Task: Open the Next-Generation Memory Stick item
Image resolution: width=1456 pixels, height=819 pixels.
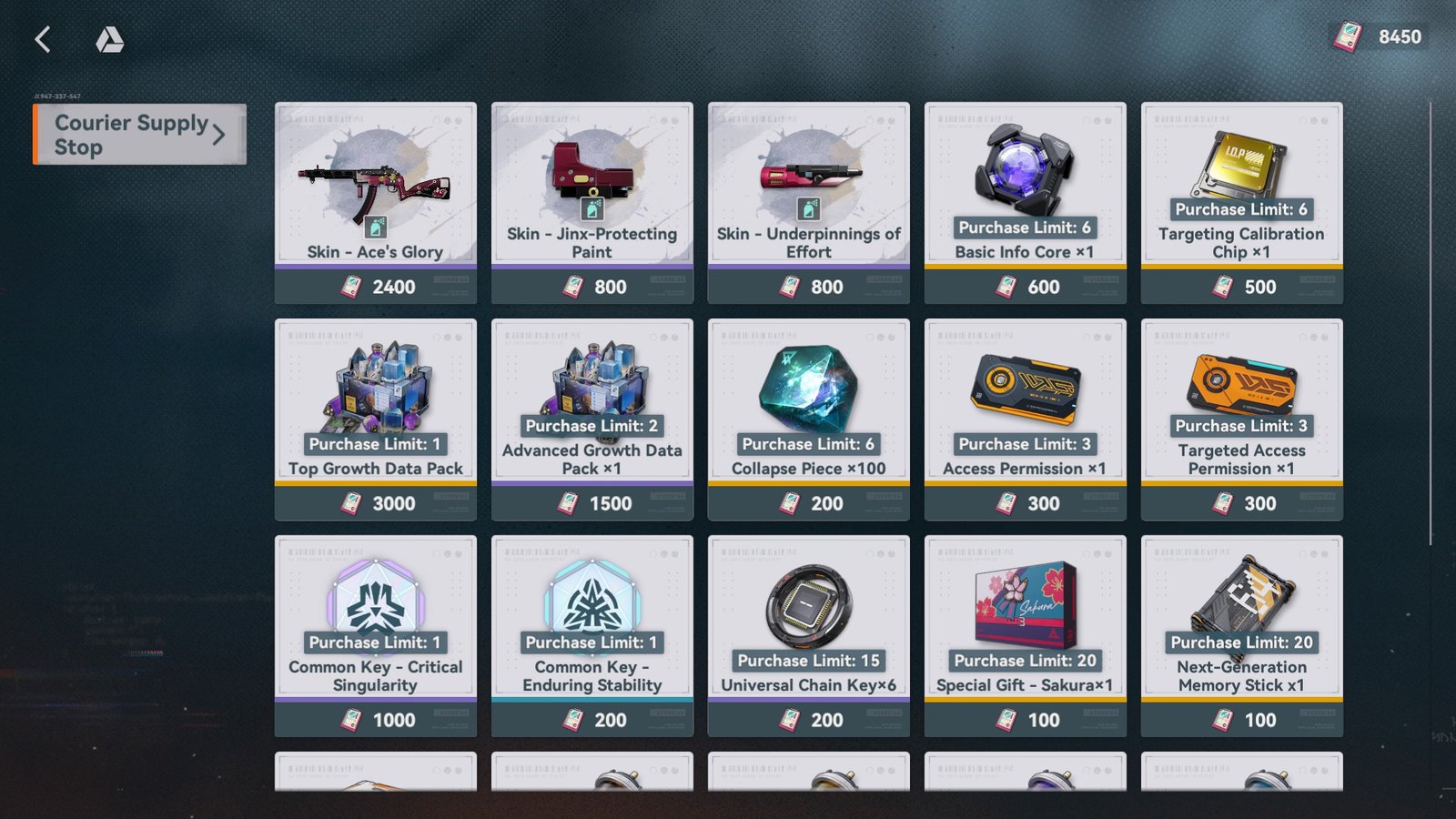Action: [1241, 601]
